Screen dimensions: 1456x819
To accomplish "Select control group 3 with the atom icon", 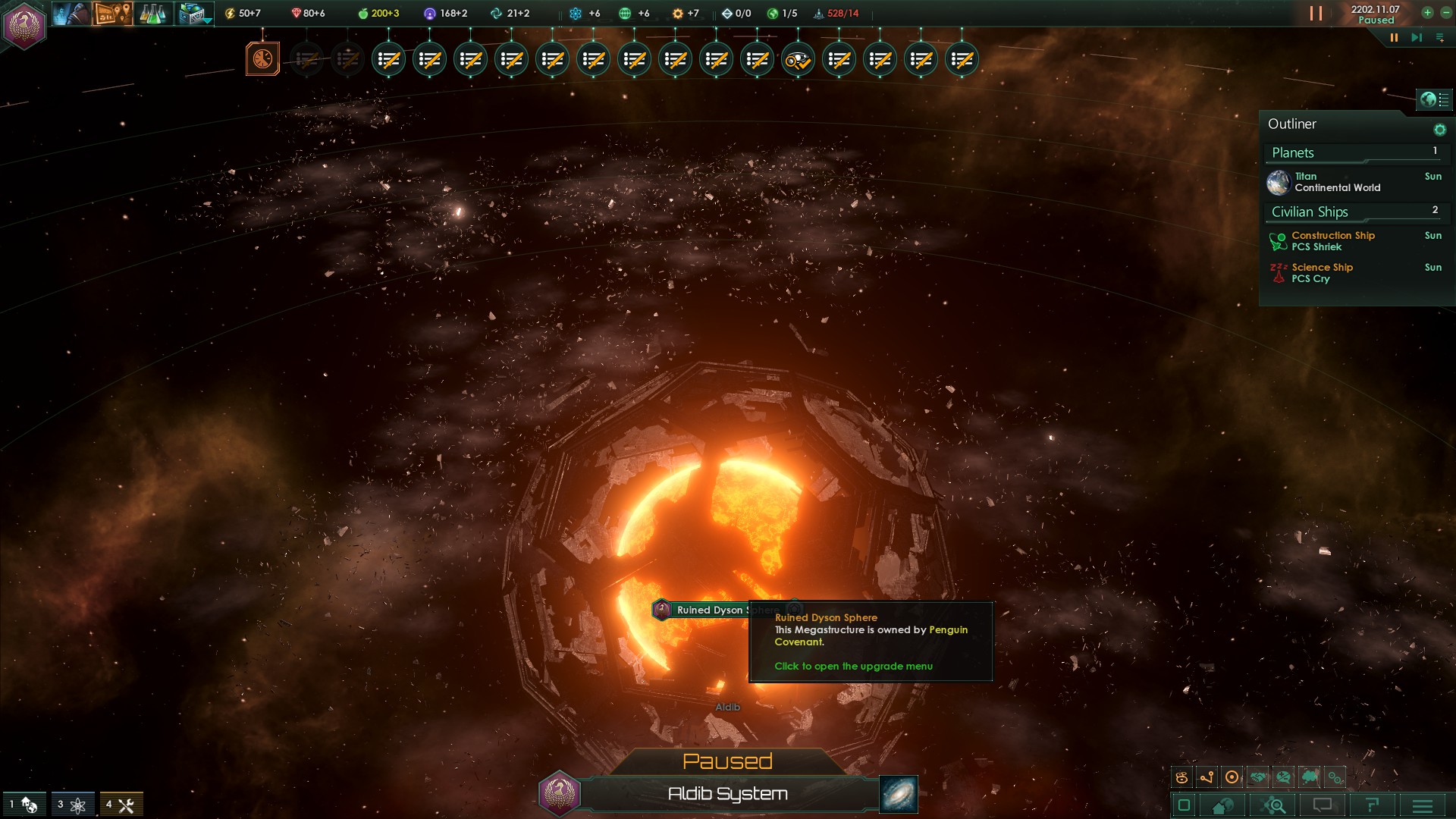I will tap(72, 805).
